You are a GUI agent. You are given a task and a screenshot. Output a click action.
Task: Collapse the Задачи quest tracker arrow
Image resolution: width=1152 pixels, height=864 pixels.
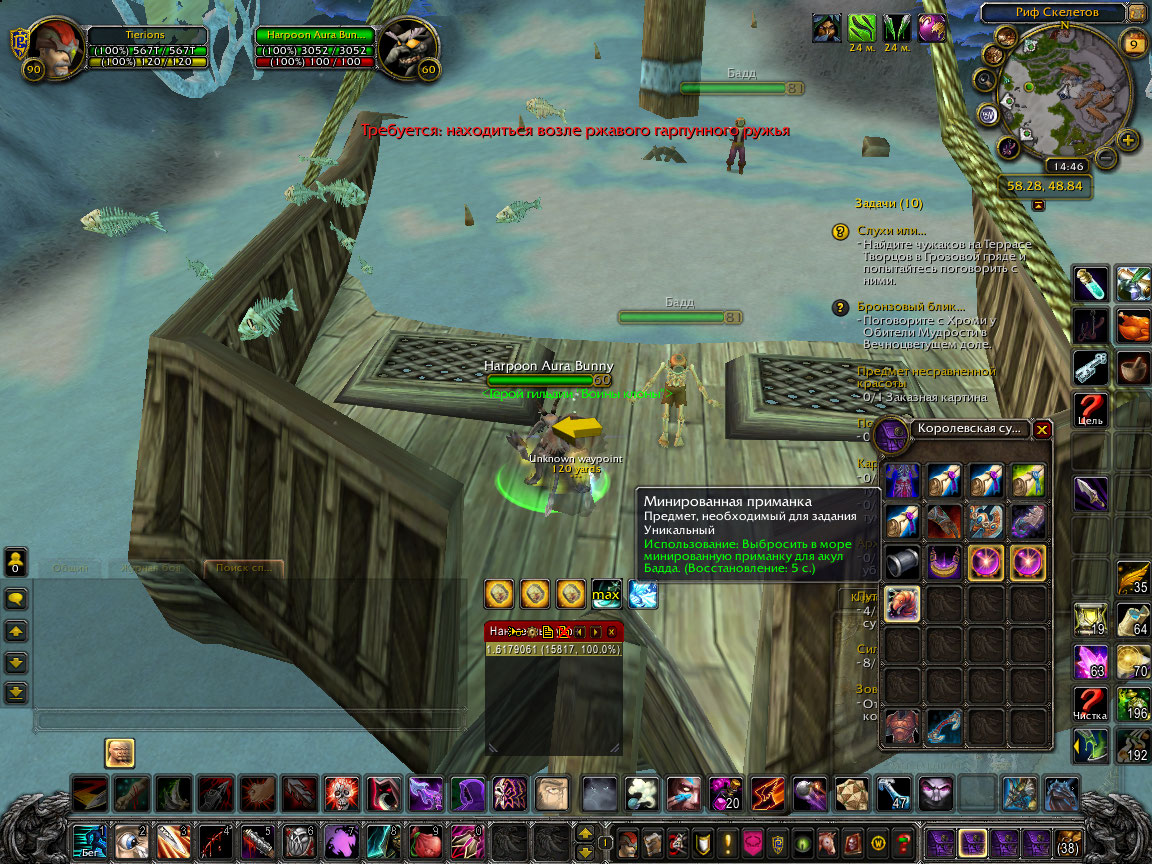pyautogui.click(x=1038, y=203)
